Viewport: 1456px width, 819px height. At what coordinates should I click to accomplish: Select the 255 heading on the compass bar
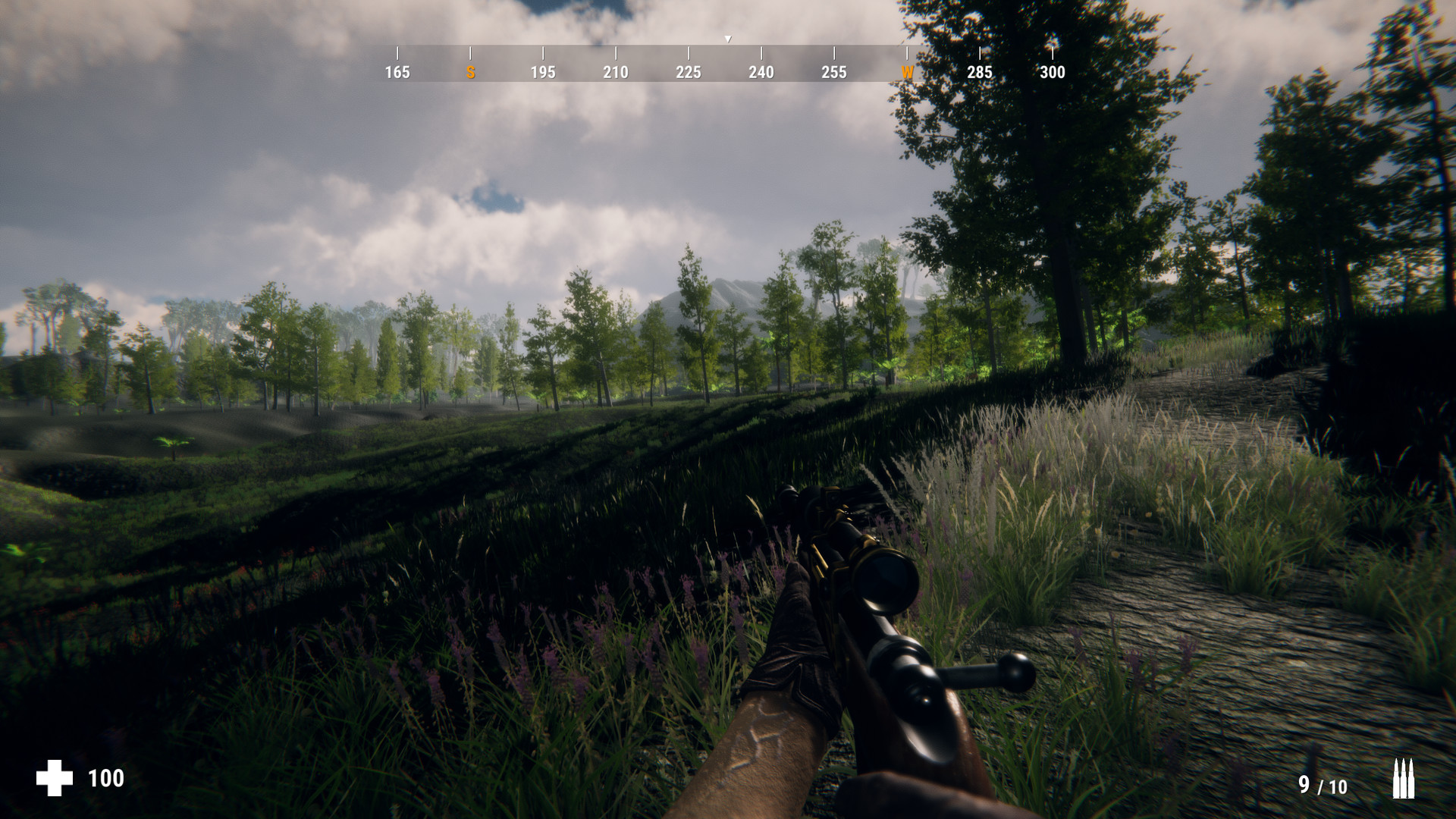(833, 74)
